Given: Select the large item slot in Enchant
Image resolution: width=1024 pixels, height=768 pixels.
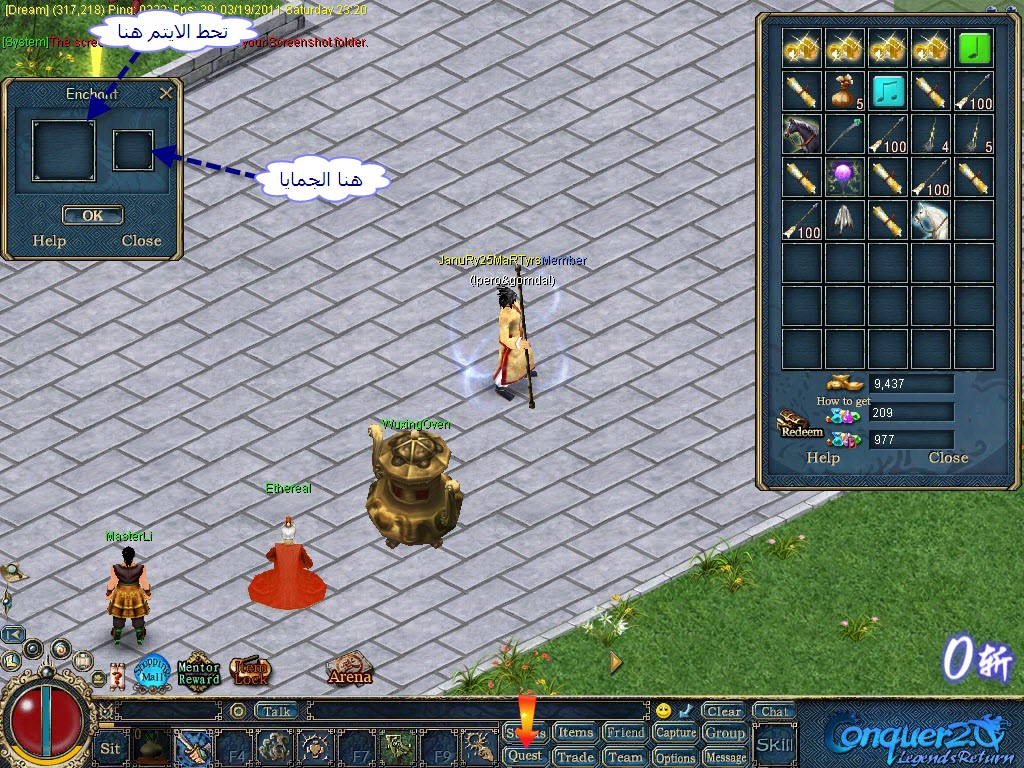Looking at the screenshot, I should (63, 150).
